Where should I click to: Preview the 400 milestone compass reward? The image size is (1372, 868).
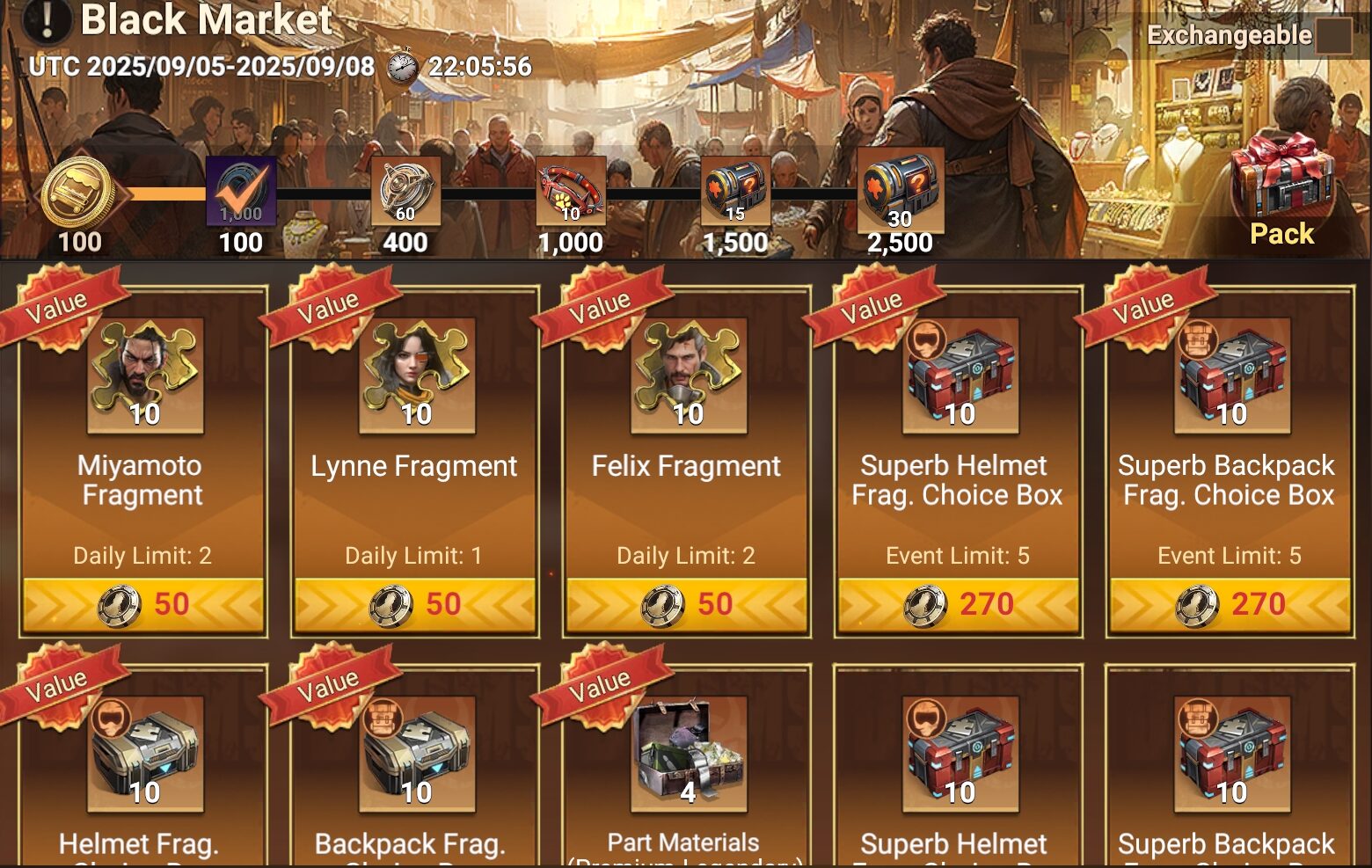tap(405, 191)
